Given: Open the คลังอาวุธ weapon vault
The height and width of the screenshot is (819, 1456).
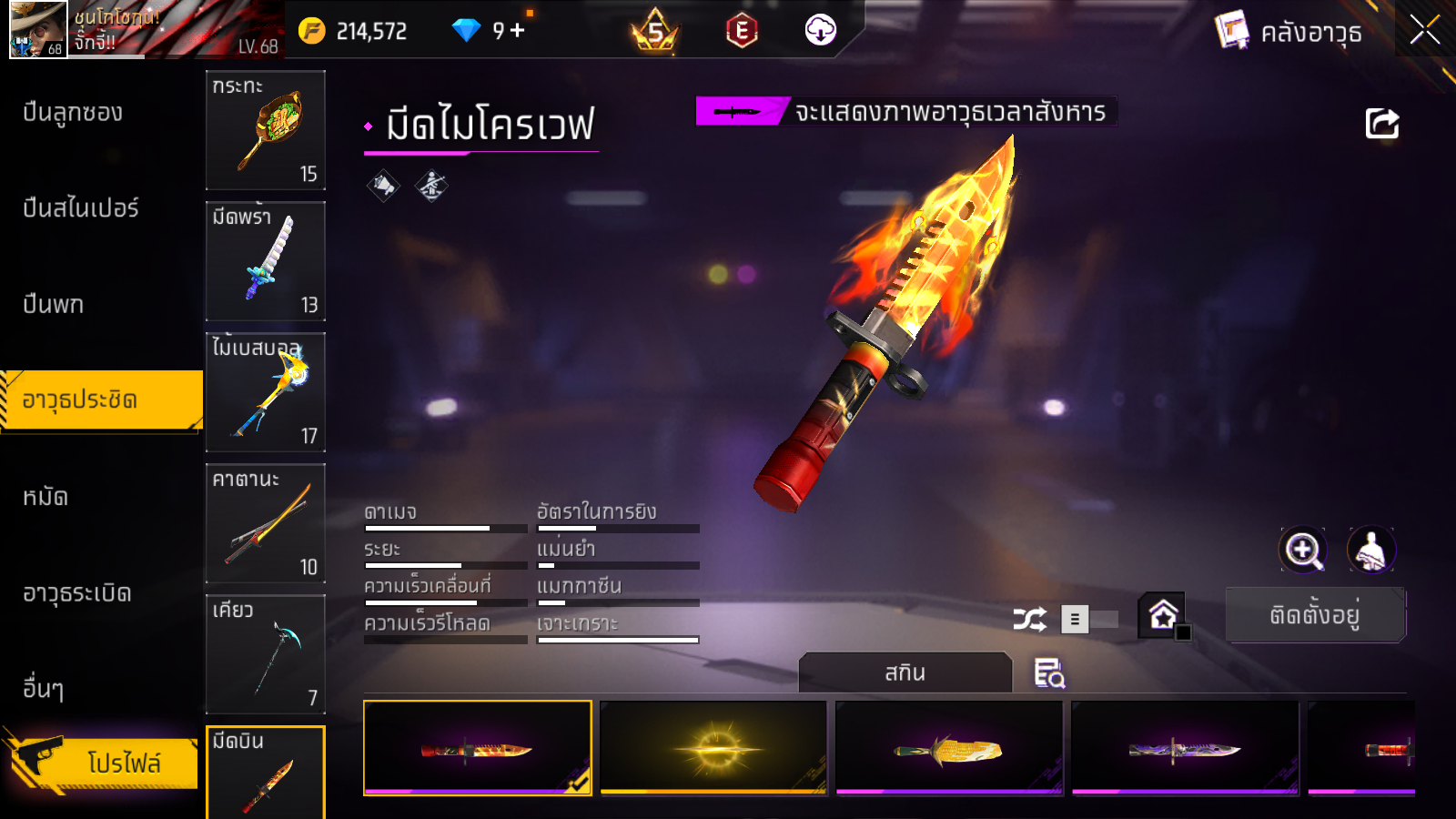Looking at the screenshot, I should [1289, 32].
